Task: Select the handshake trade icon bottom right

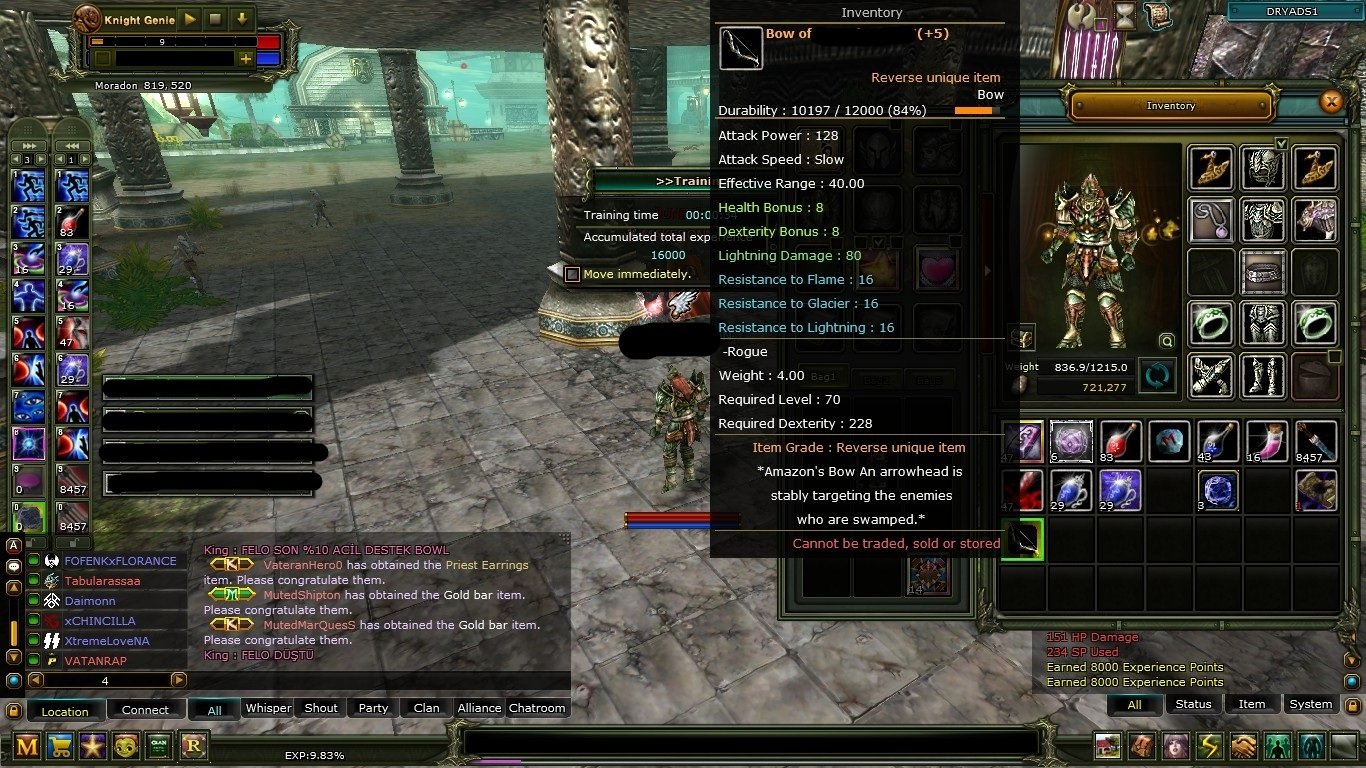Action: click(1243, 747)
